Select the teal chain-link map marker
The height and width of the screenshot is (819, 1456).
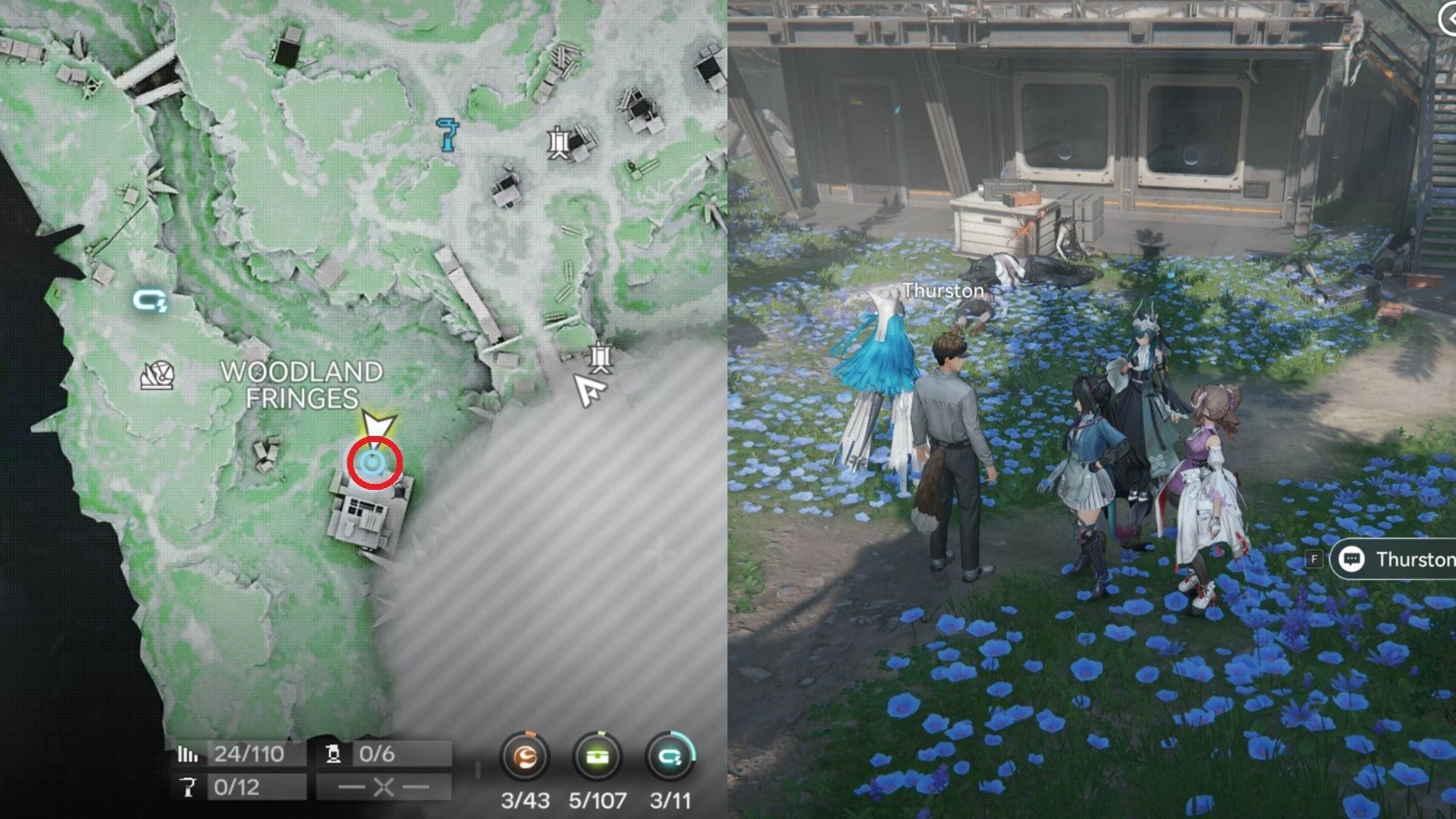150,301
